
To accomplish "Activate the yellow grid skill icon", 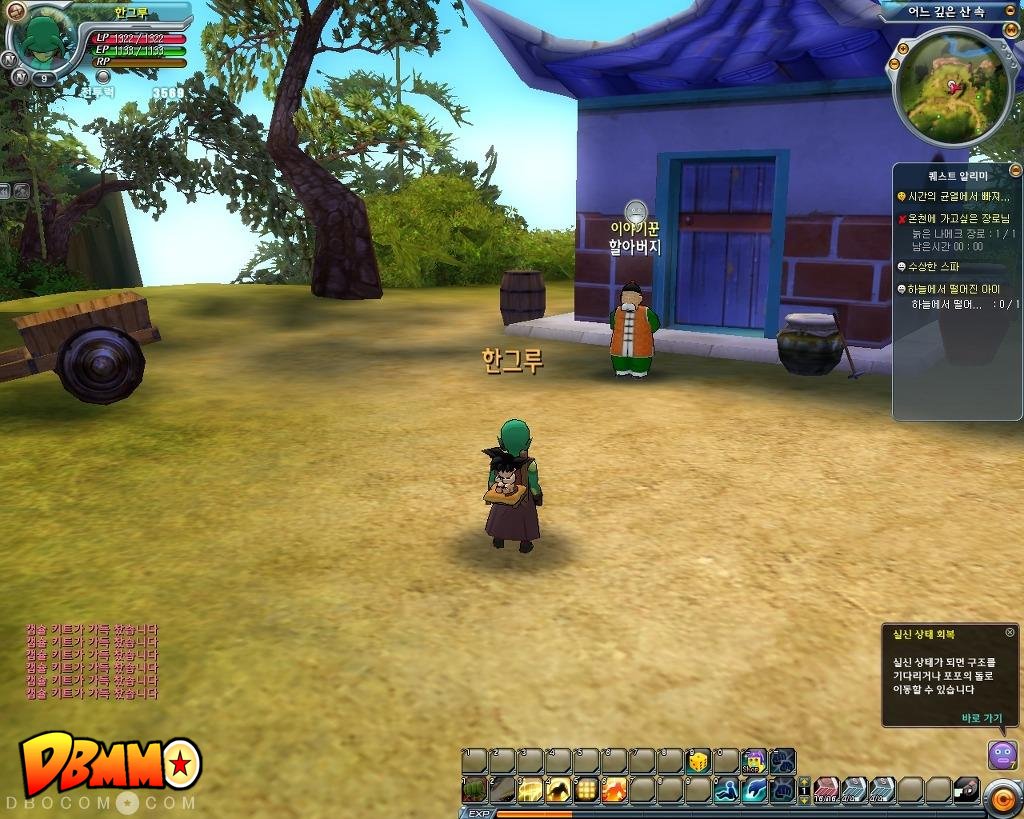I will point(586,790).
